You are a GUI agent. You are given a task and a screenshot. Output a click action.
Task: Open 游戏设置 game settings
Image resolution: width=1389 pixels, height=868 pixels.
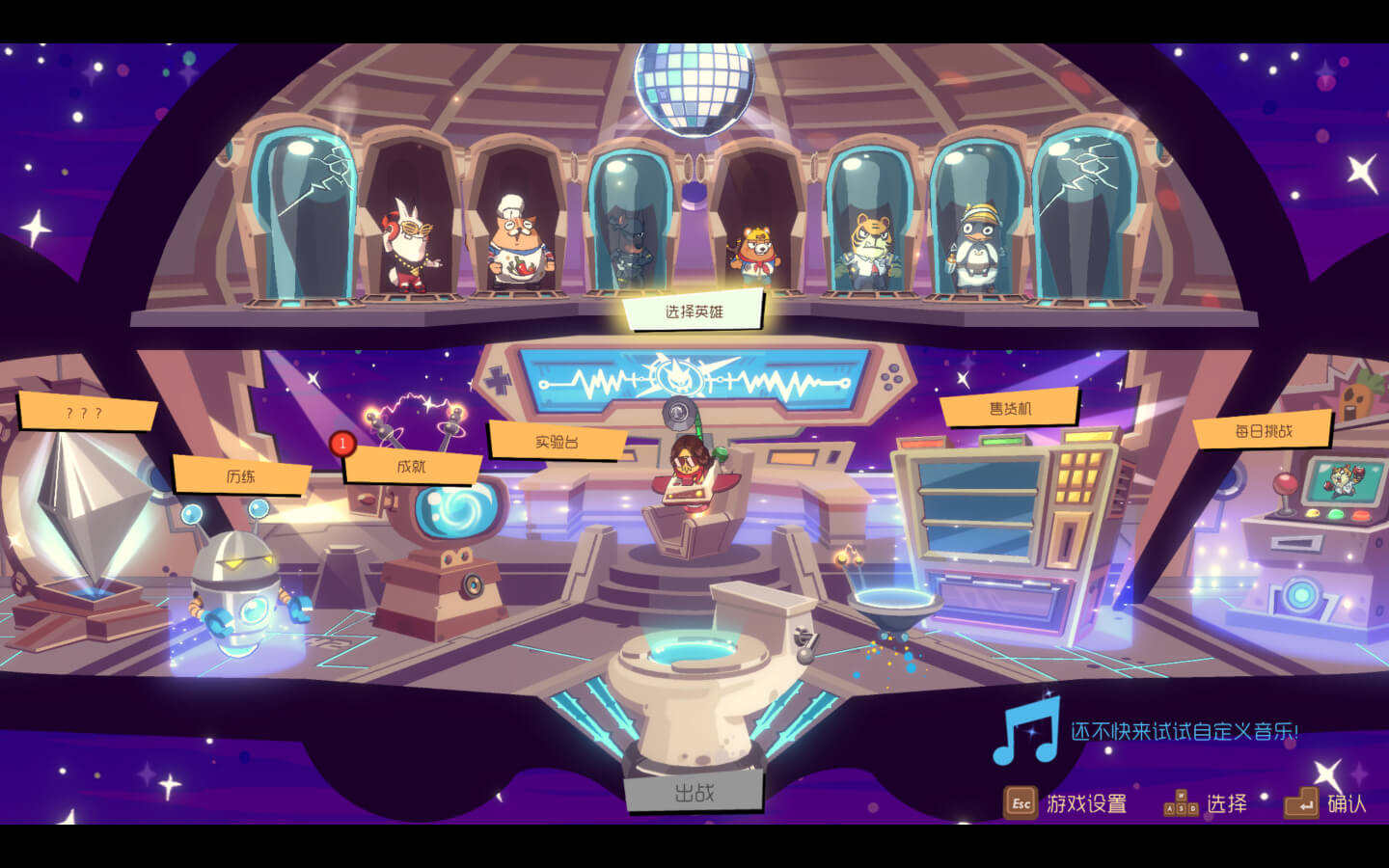click(1066, 803)
